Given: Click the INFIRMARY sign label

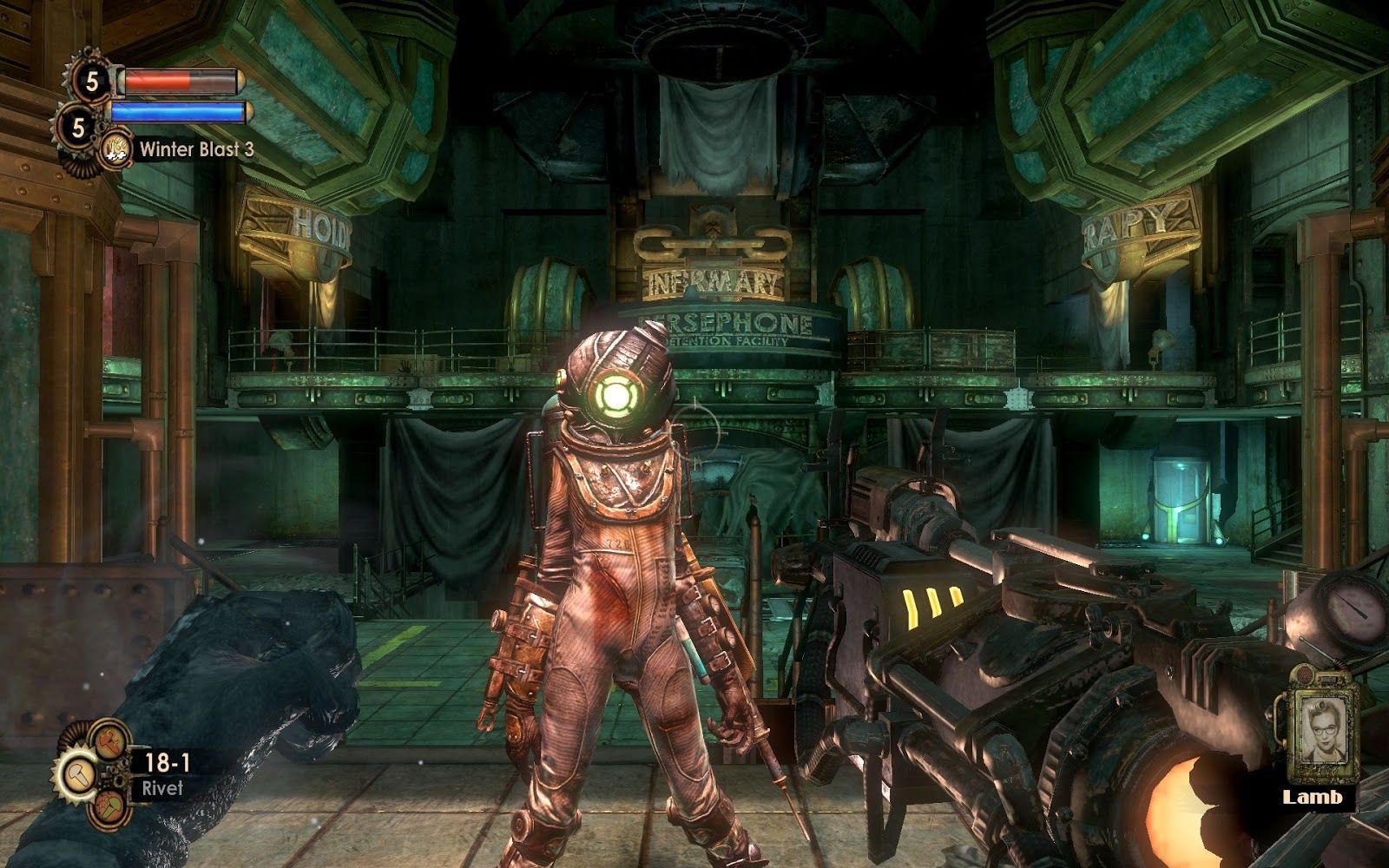Looking at the screenshot, I should tap(714, 279).
